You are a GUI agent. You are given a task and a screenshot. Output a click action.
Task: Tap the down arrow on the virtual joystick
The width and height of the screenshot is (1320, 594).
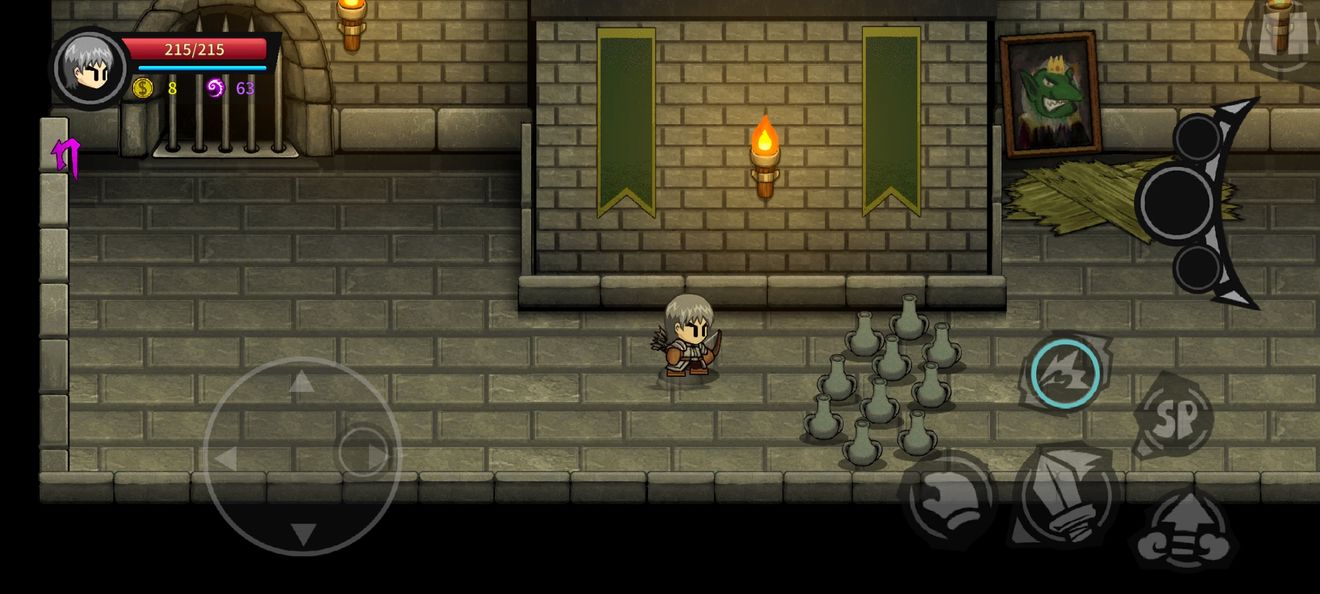(302, 534)
